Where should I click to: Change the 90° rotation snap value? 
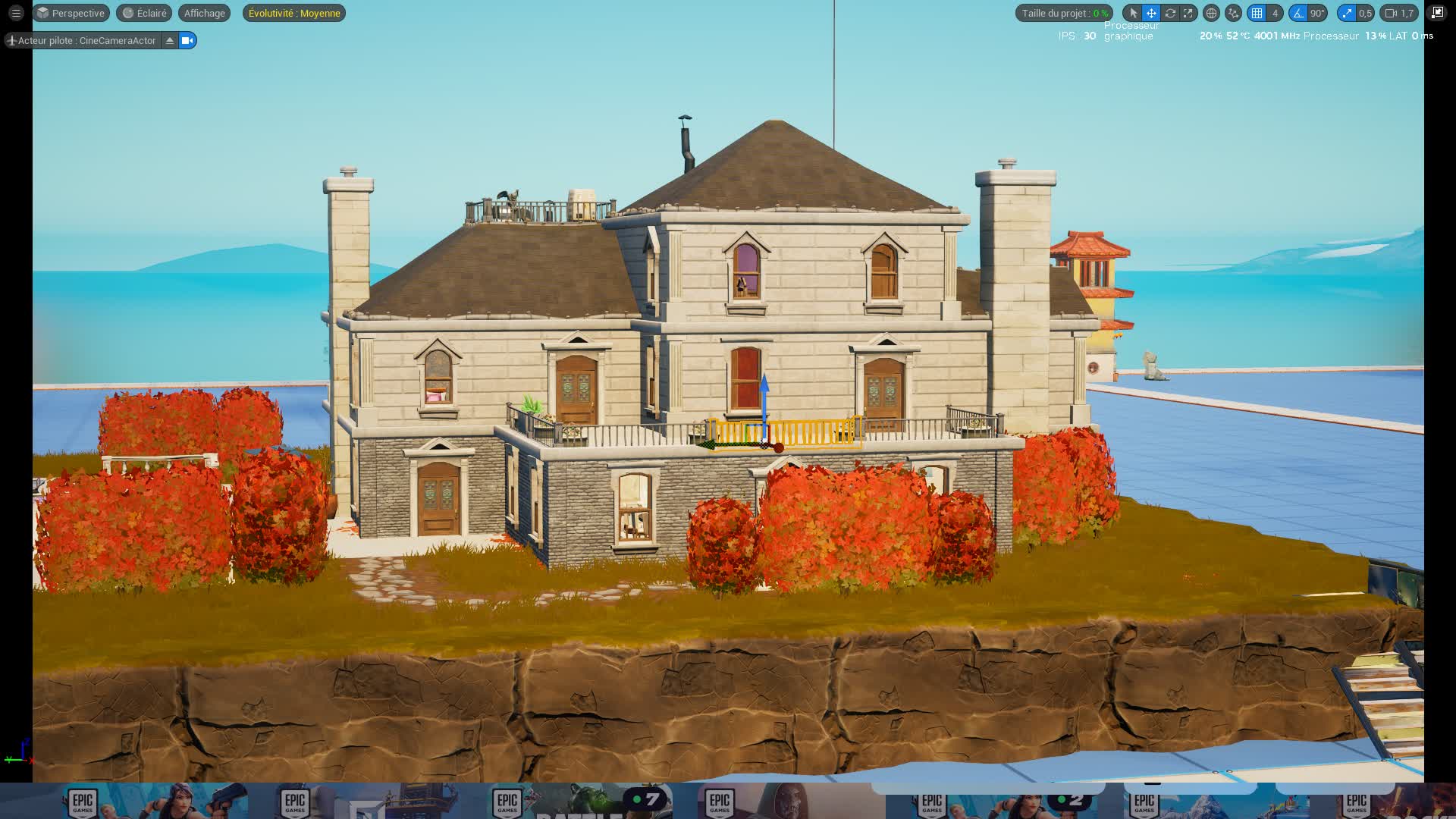click(1317, 13)
